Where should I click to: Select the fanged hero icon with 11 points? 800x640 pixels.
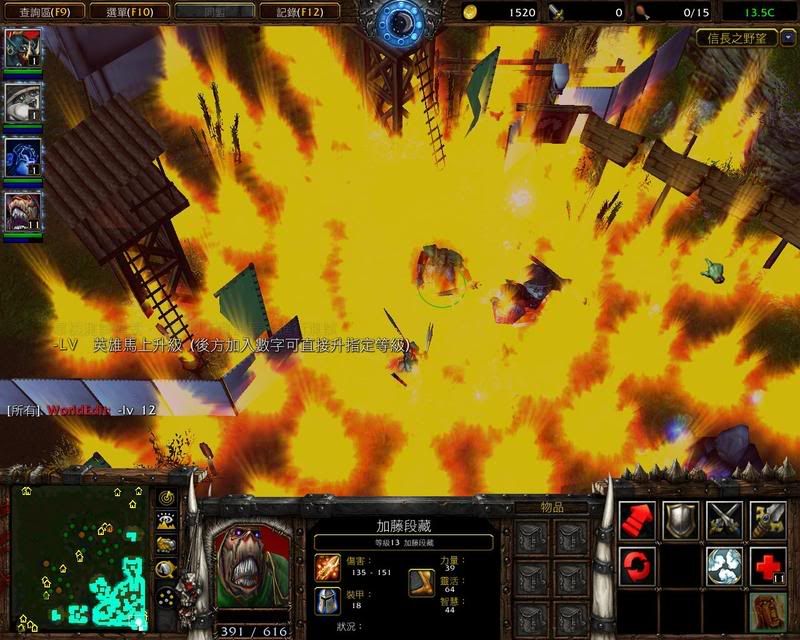point(22,210)
